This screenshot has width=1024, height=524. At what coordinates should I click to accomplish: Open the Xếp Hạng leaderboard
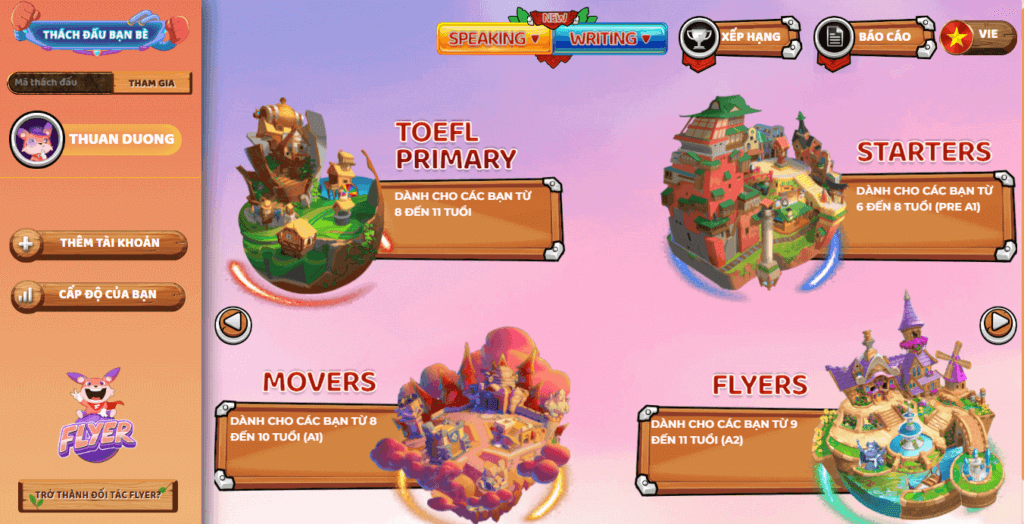740,37
